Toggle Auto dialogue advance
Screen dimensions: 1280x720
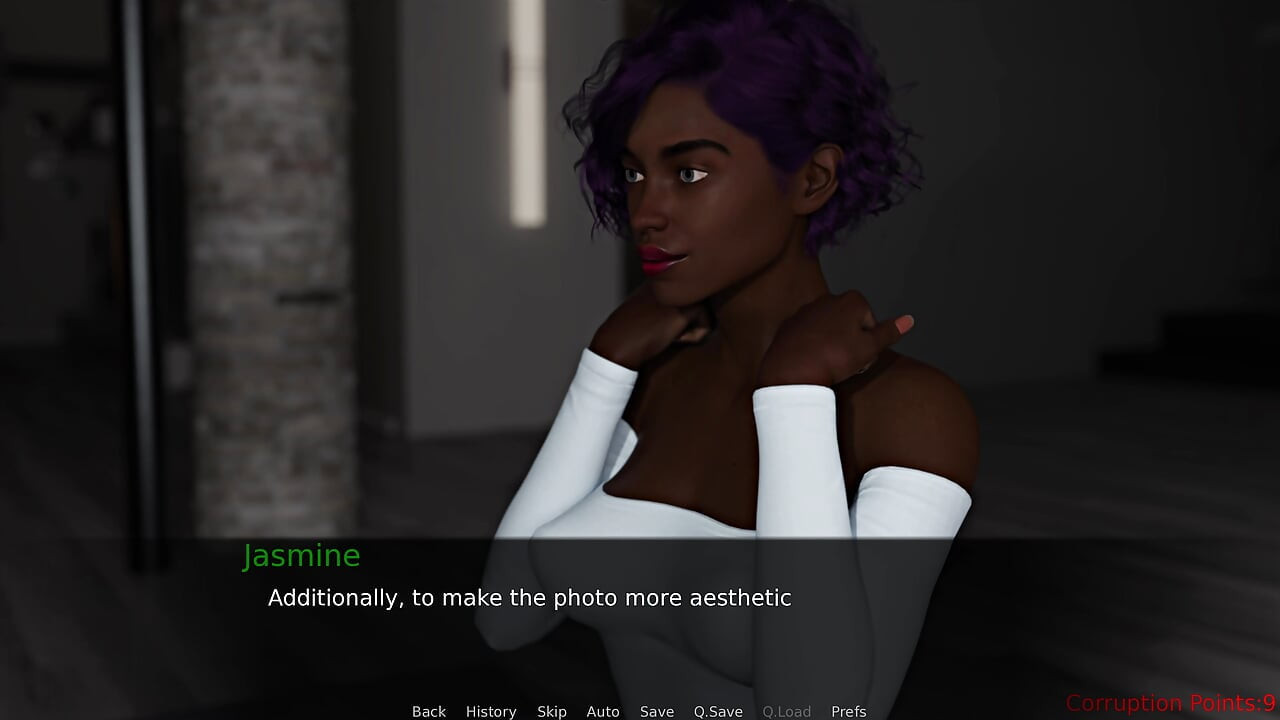[603, 711]
